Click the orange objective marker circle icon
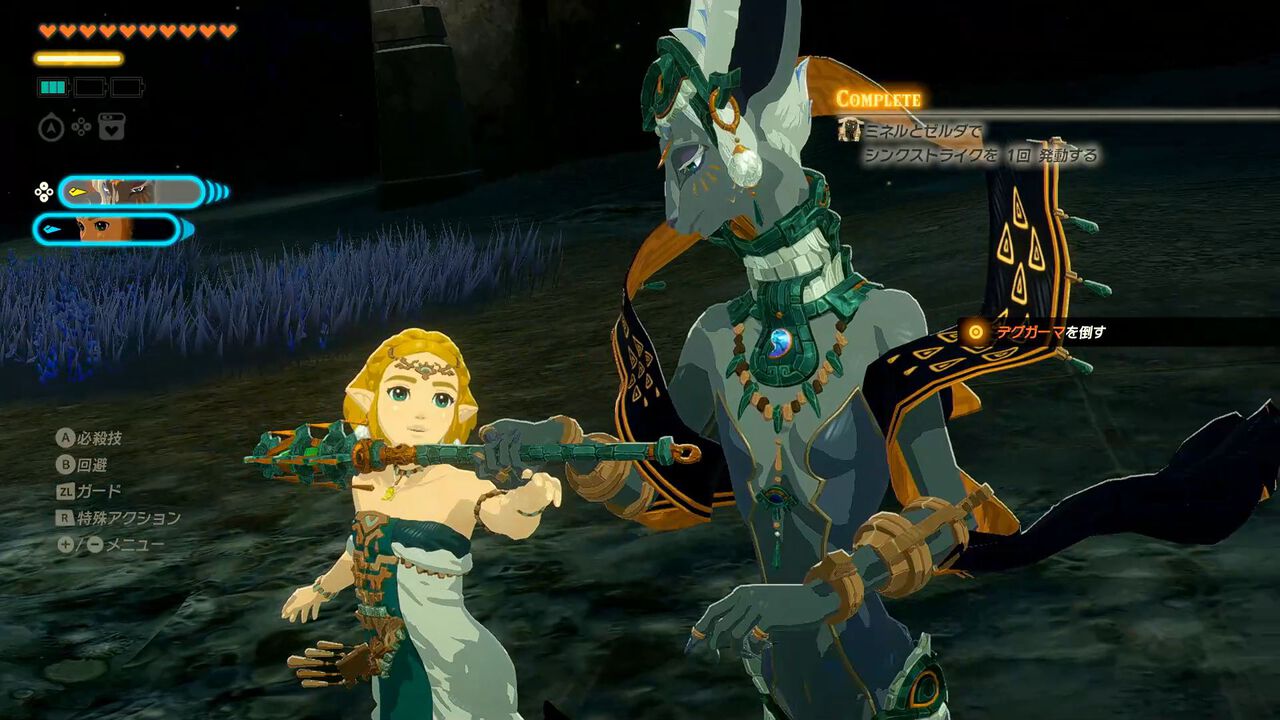 pos(976,332)
